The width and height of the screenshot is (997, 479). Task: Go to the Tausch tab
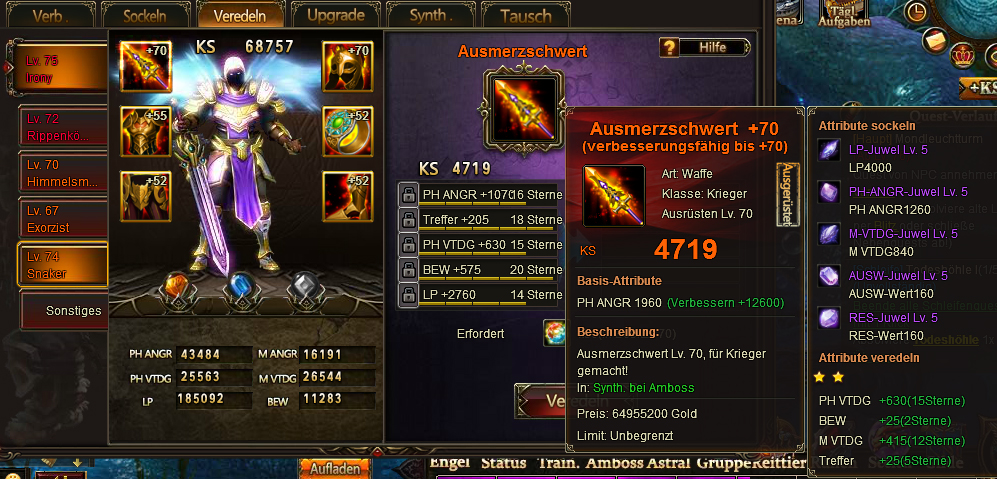(x=525, y=16)
